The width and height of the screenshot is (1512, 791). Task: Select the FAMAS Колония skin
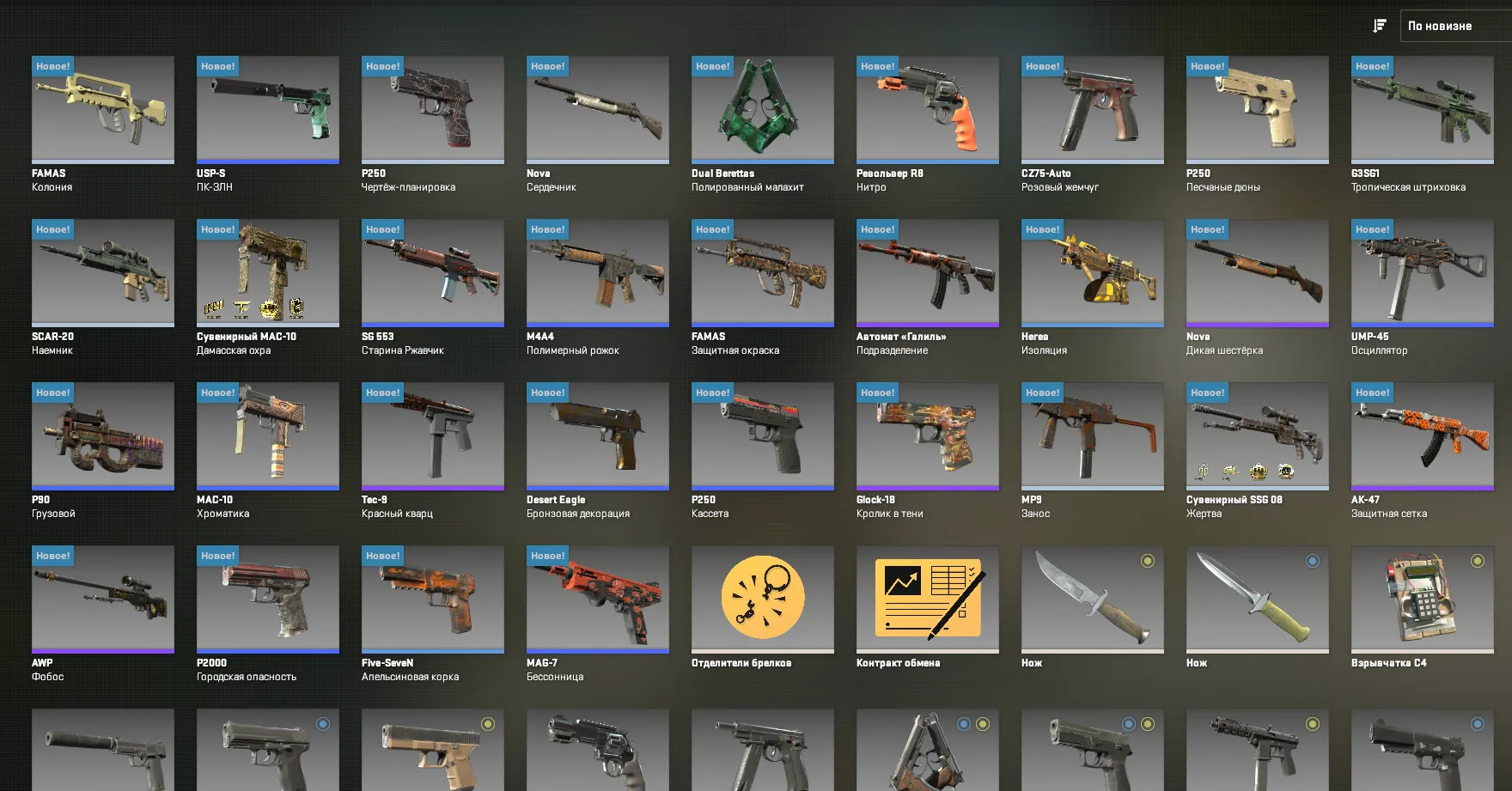click(102, 109)
